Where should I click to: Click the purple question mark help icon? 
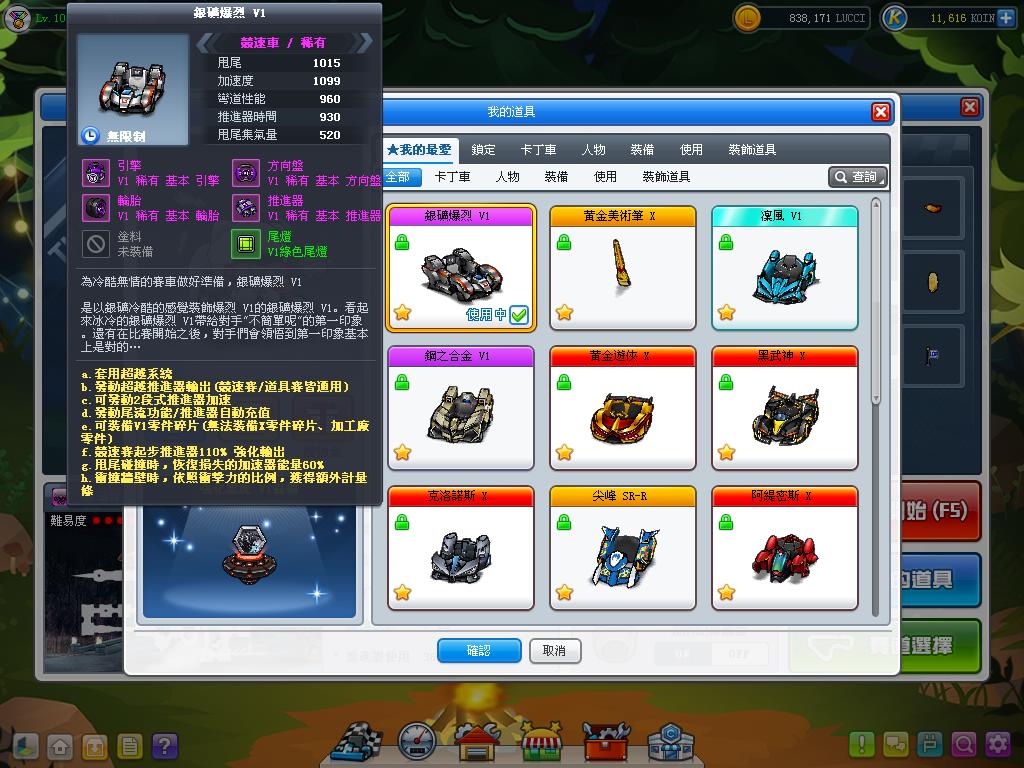point(164,746)
